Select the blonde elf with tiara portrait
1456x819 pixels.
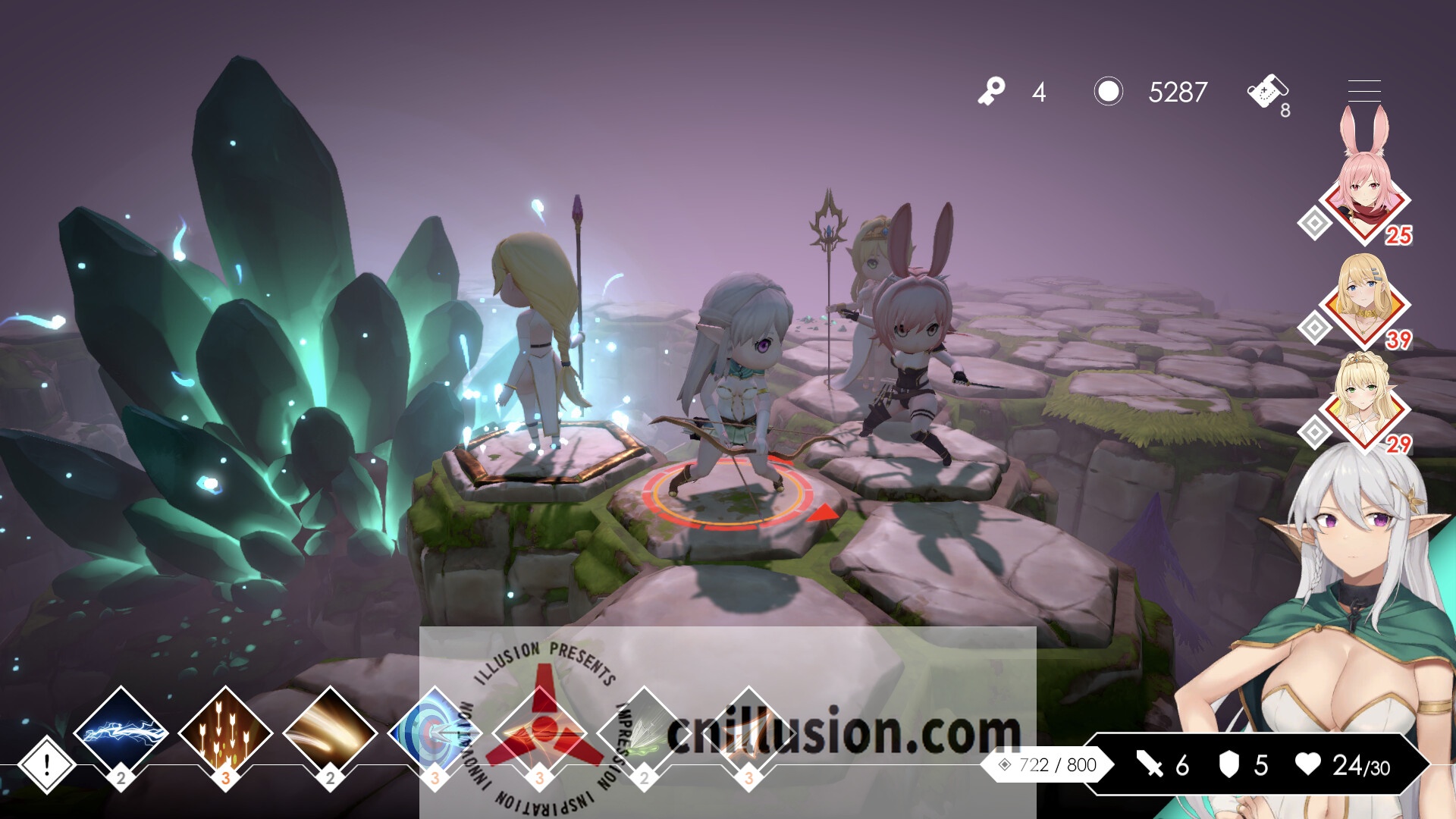coord(1364,402)
